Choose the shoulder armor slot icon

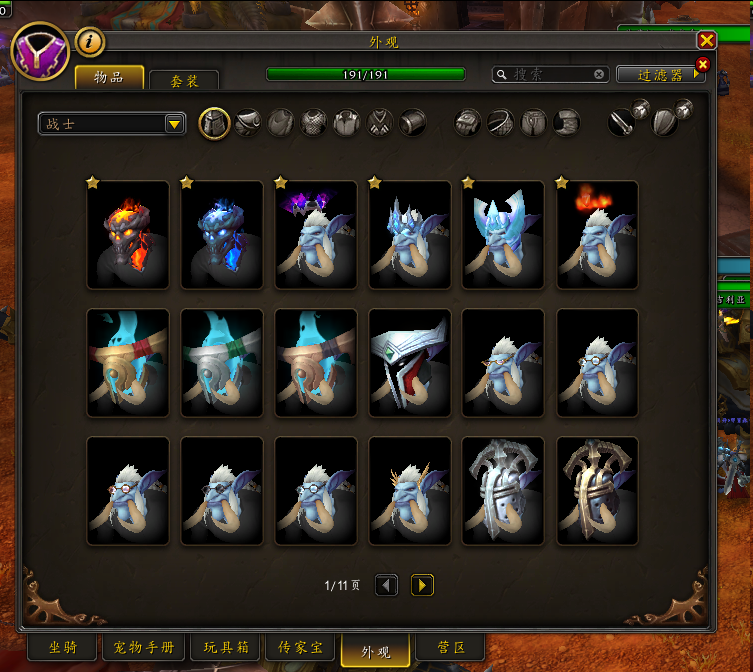[x=248, y=123]
